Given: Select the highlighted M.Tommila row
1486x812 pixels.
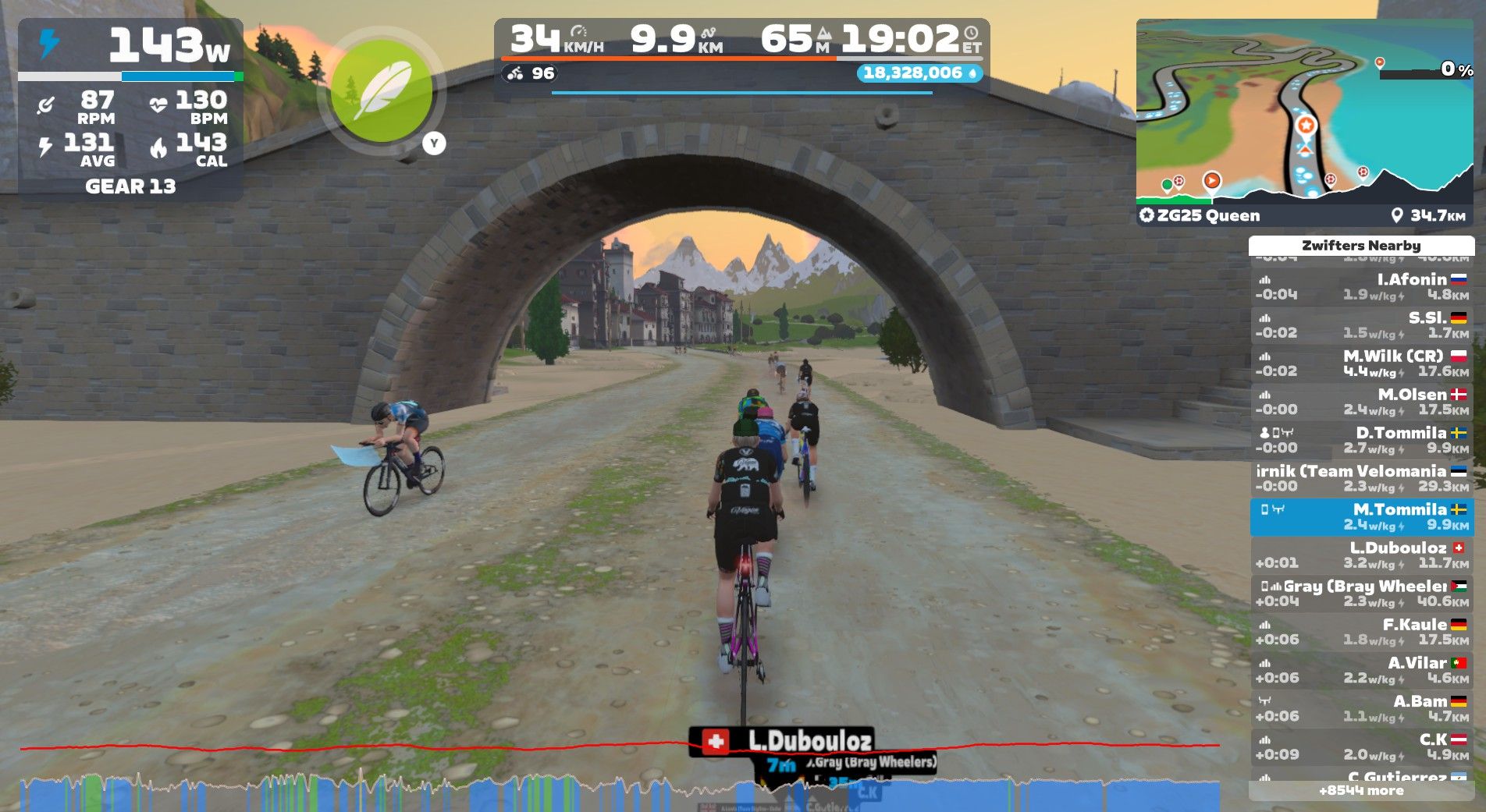Looking at the screenshot, I should (x=1361, y=516).
